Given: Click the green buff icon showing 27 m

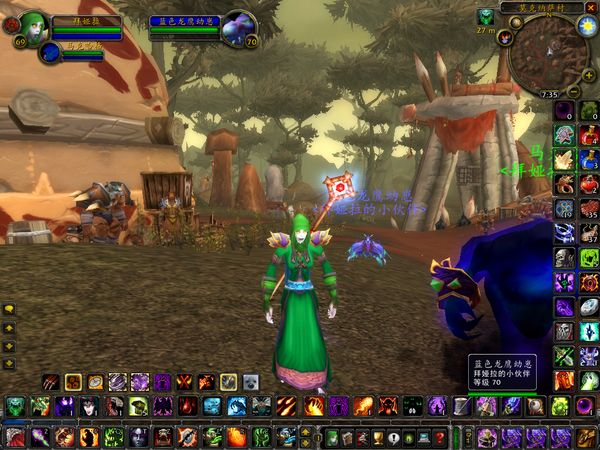Looking at the screenshot, I should tap(485, 16).
